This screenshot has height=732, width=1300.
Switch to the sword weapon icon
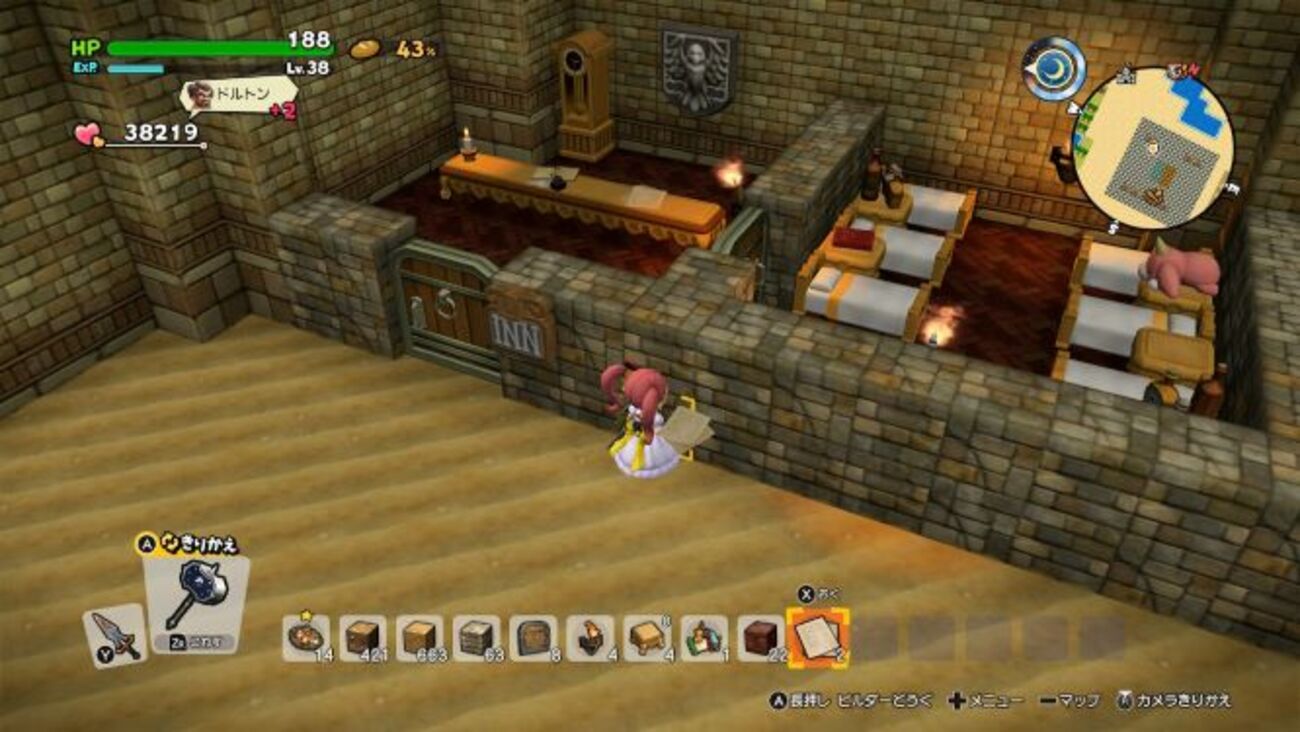(114, 635)
